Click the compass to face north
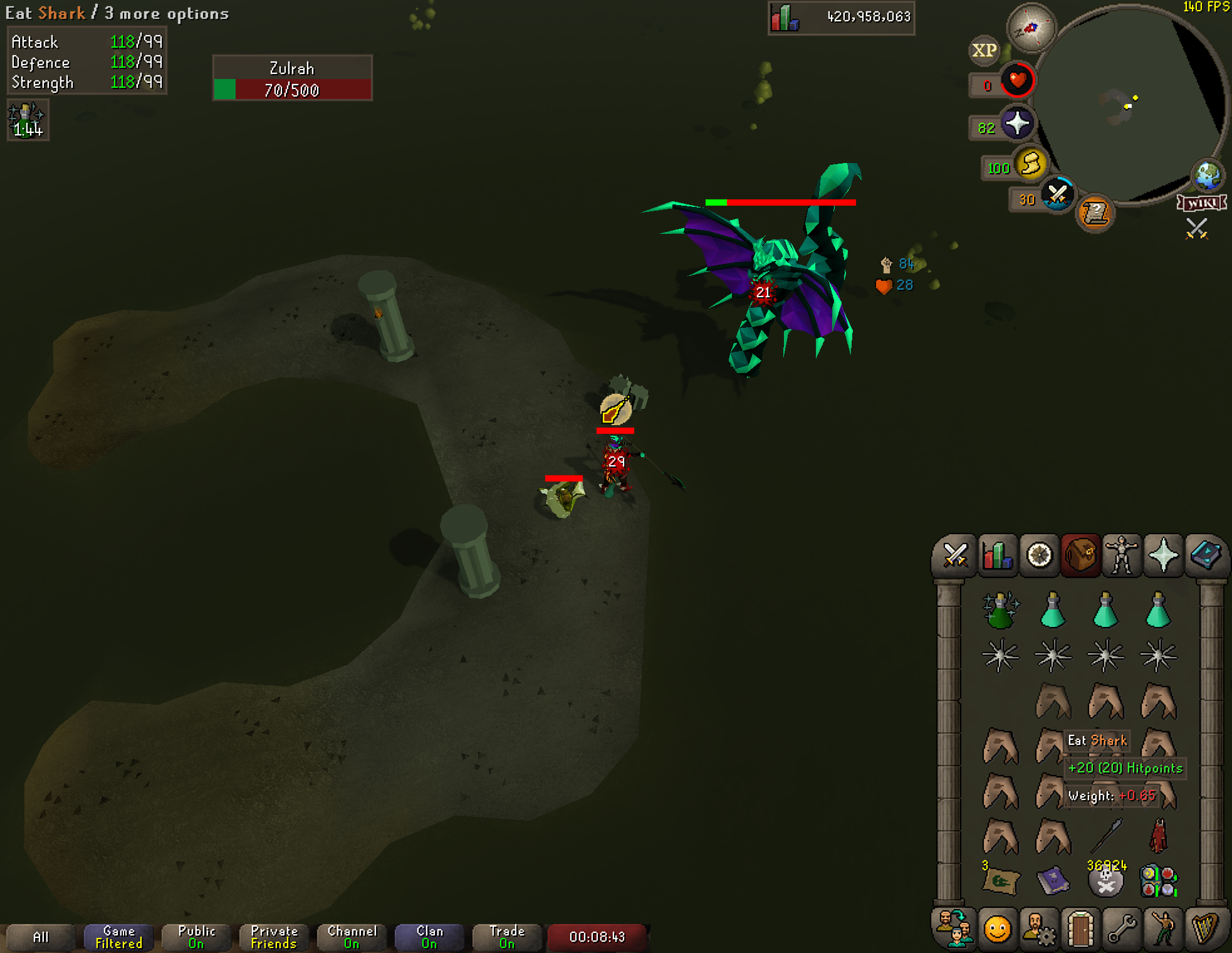This screenshot has height=953, width=1232. tap(1030, 28)
